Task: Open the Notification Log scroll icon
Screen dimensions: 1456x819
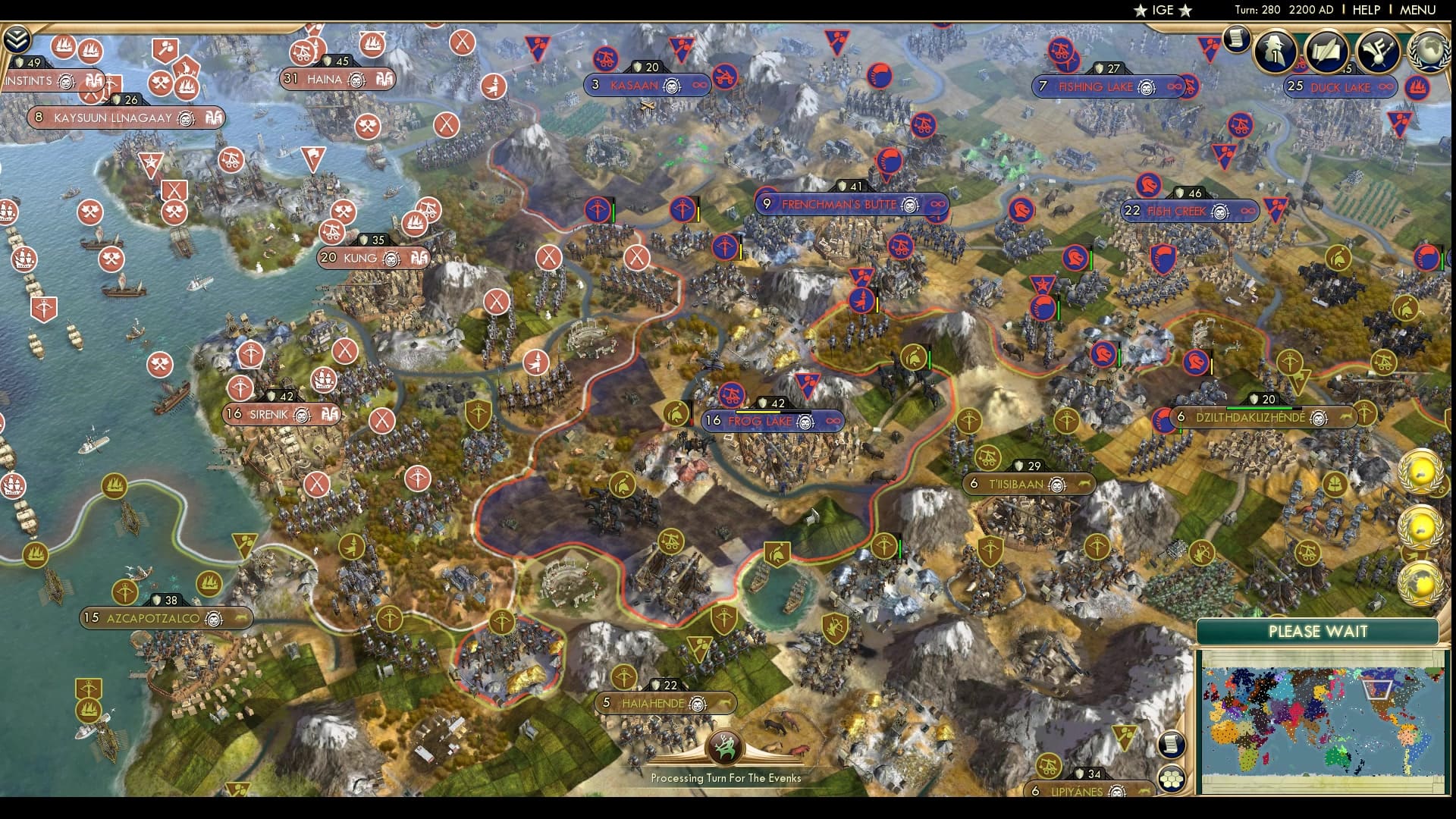Action: [x=1238, y=38]
